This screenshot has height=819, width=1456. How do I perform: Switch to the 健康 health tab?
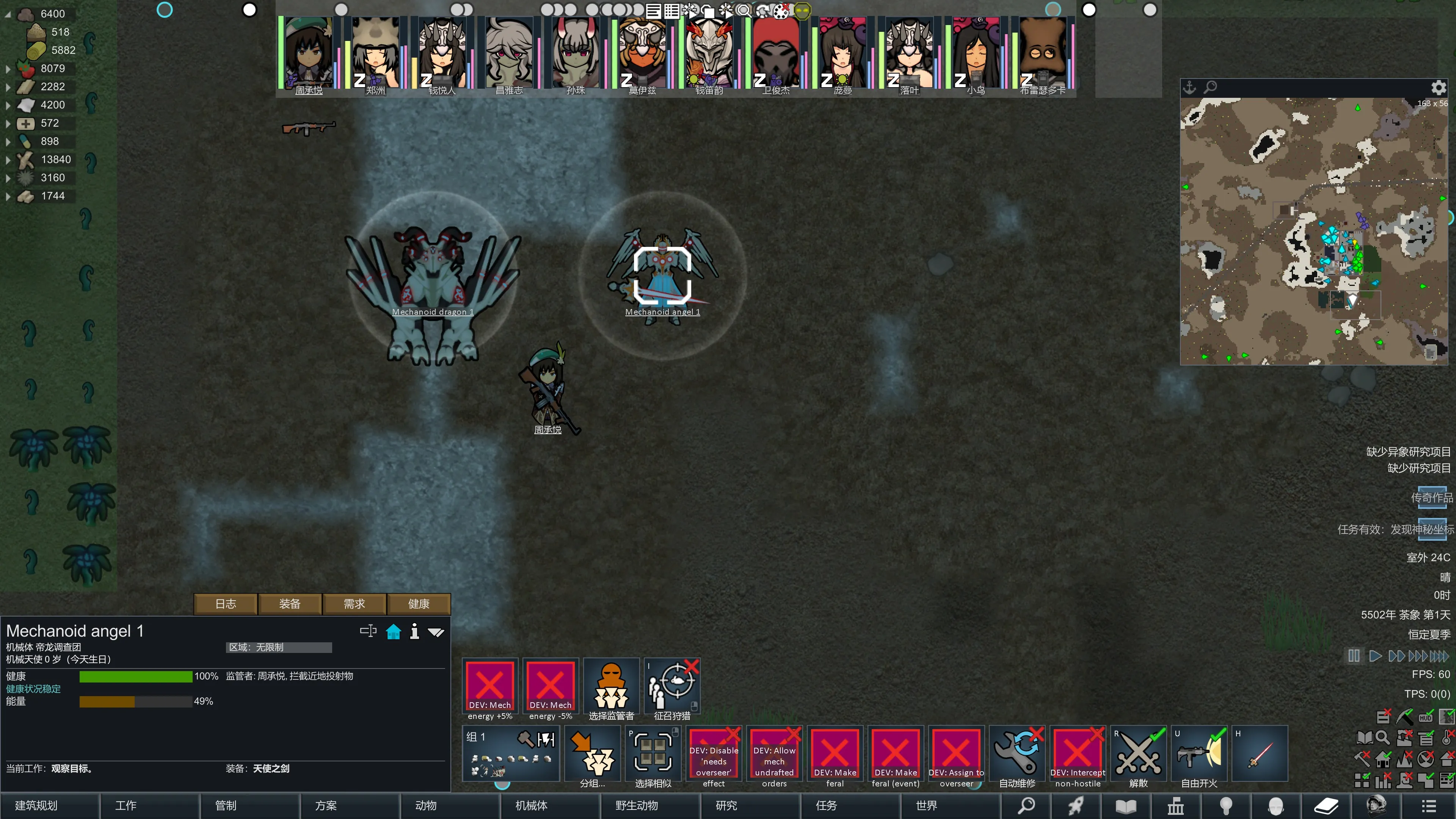click(419, 604)
